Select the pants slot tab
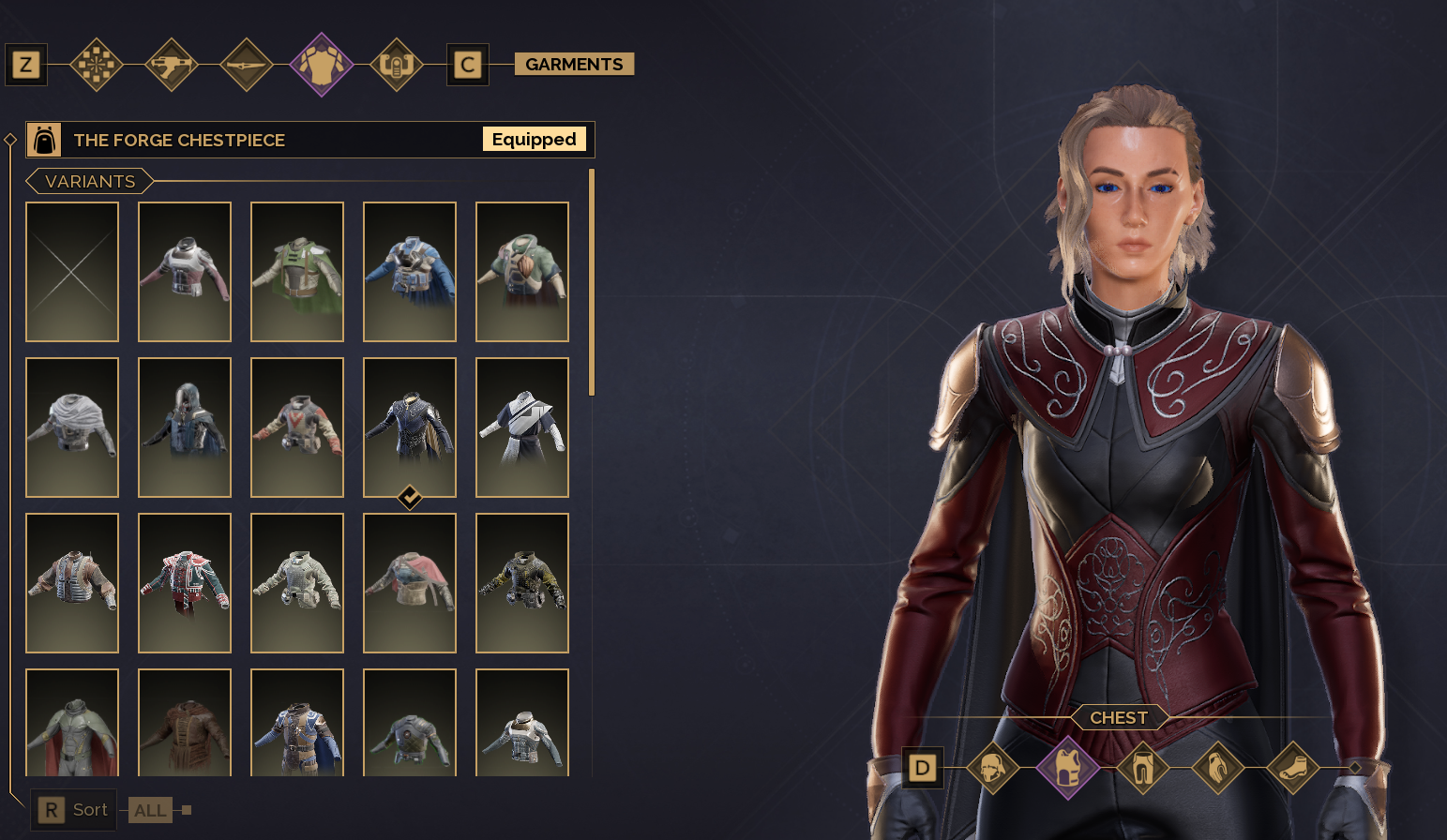This screenshot has width=1447, height=840. (x=1142, y=769)
